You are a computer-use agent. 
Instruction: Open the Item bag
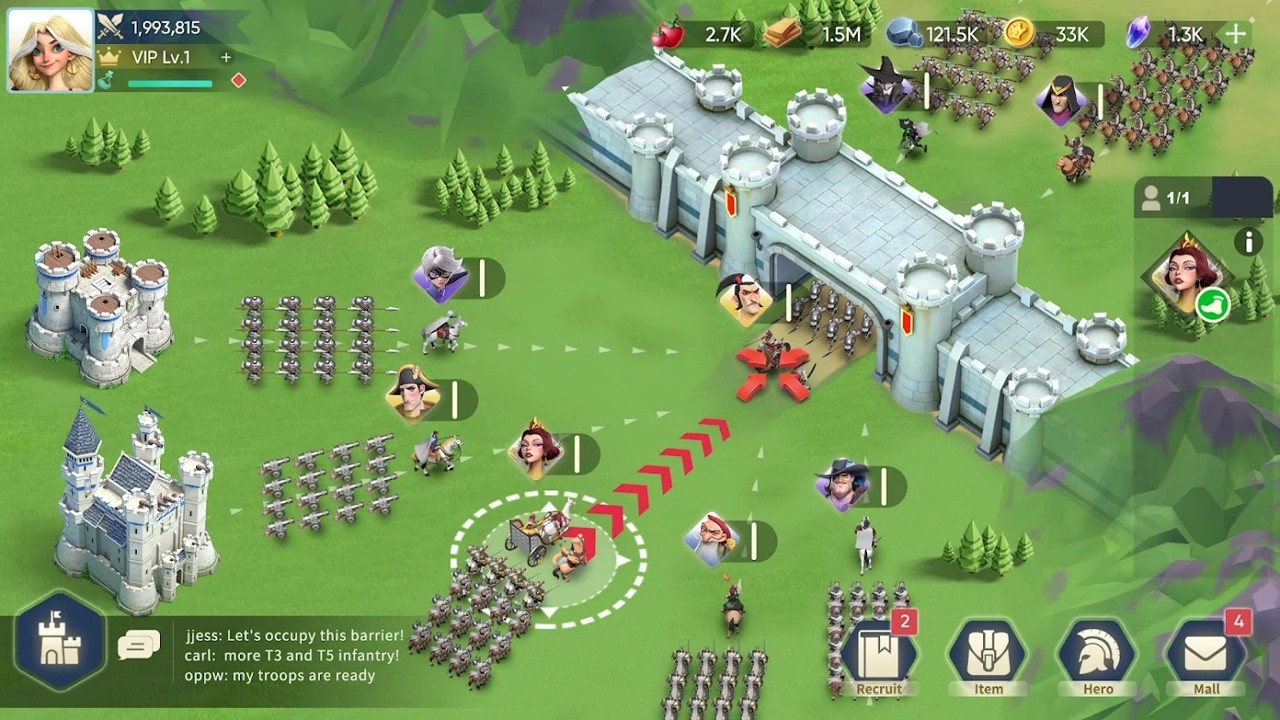point(988,657)
